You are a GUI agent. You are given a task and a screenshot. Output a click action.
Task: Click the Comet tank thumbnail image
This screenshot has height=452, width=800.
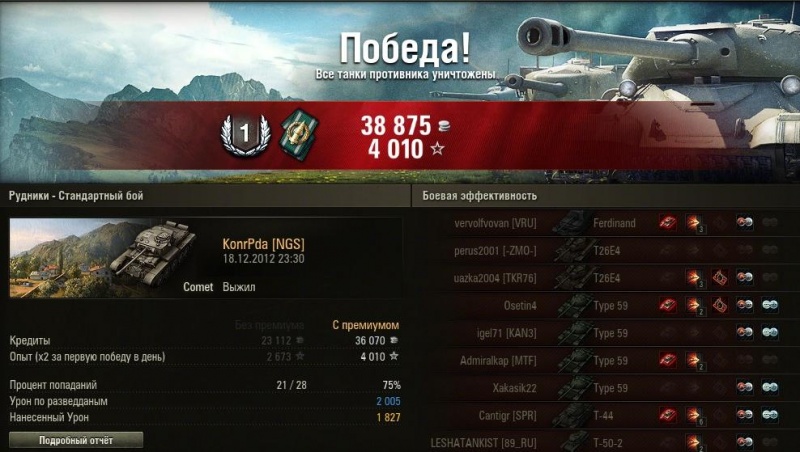pos(107,259)
